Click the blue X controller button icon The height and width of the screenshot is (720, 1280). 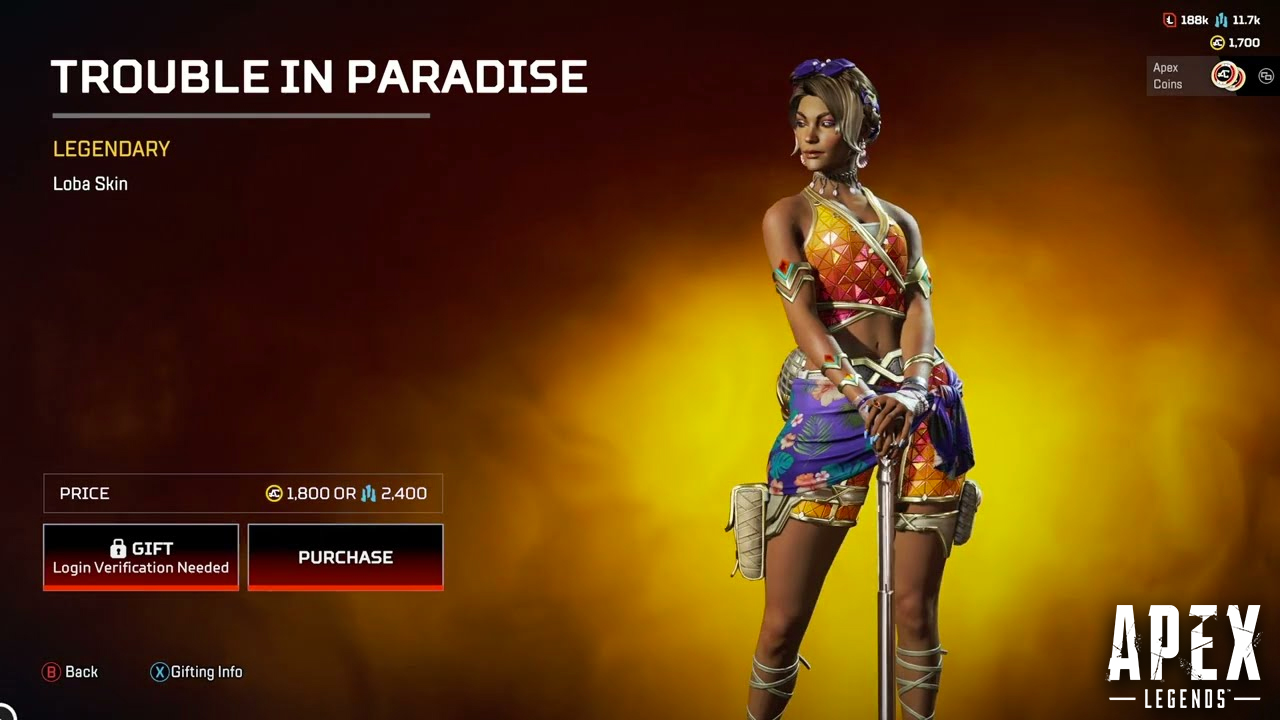[x=161, y=672]
